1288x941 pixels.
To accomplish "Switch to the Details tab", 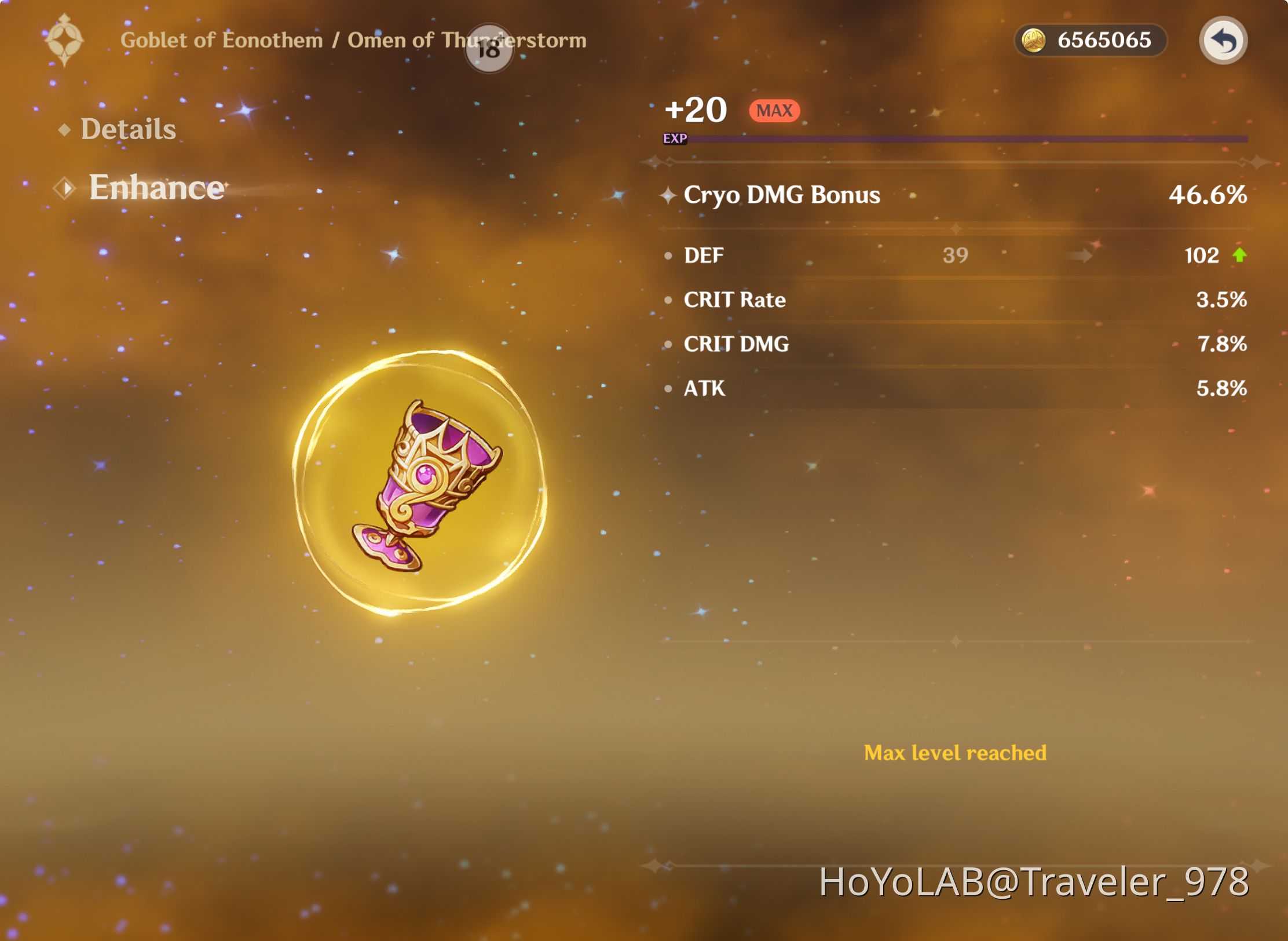I will 129,129.
